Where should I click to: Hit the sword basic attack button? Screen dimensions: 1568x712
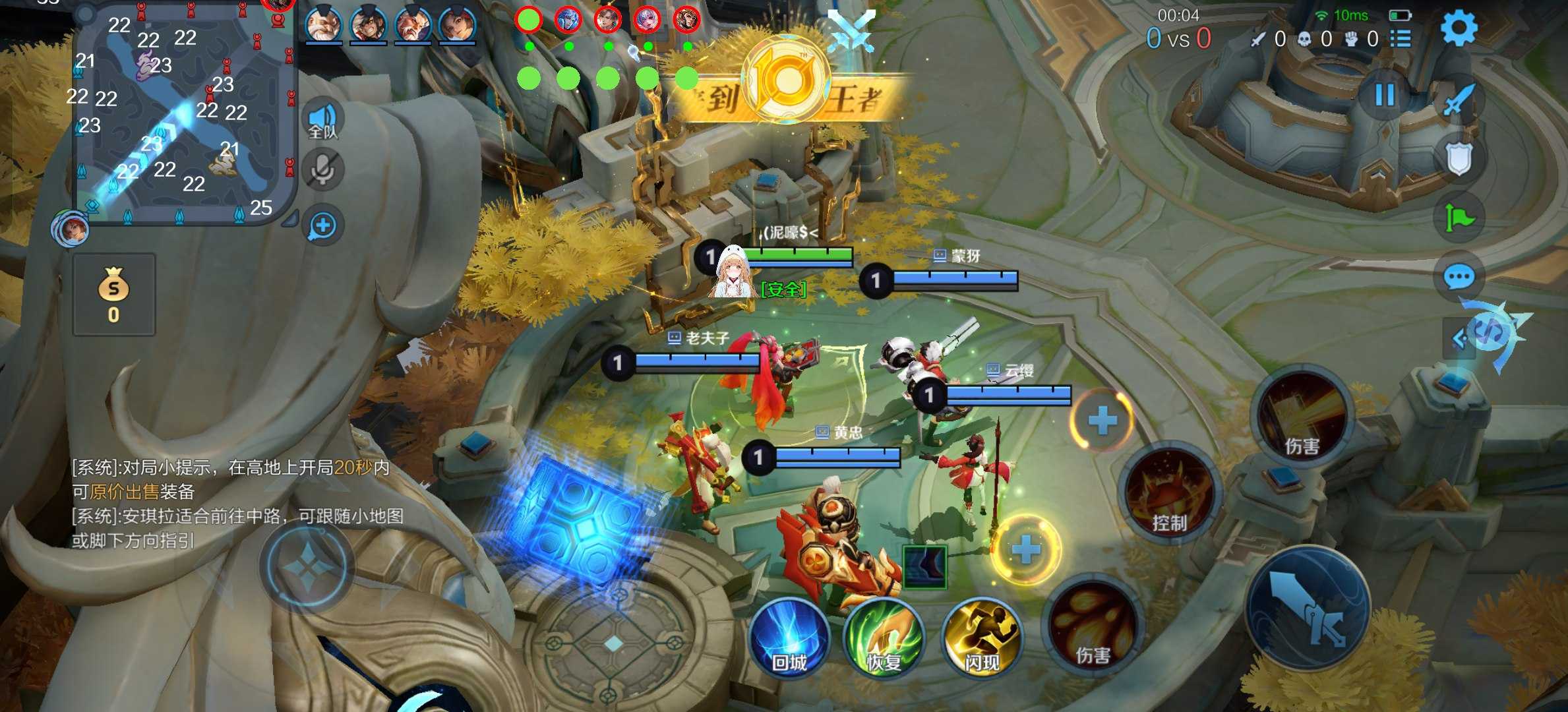[x=1308, y=605]
